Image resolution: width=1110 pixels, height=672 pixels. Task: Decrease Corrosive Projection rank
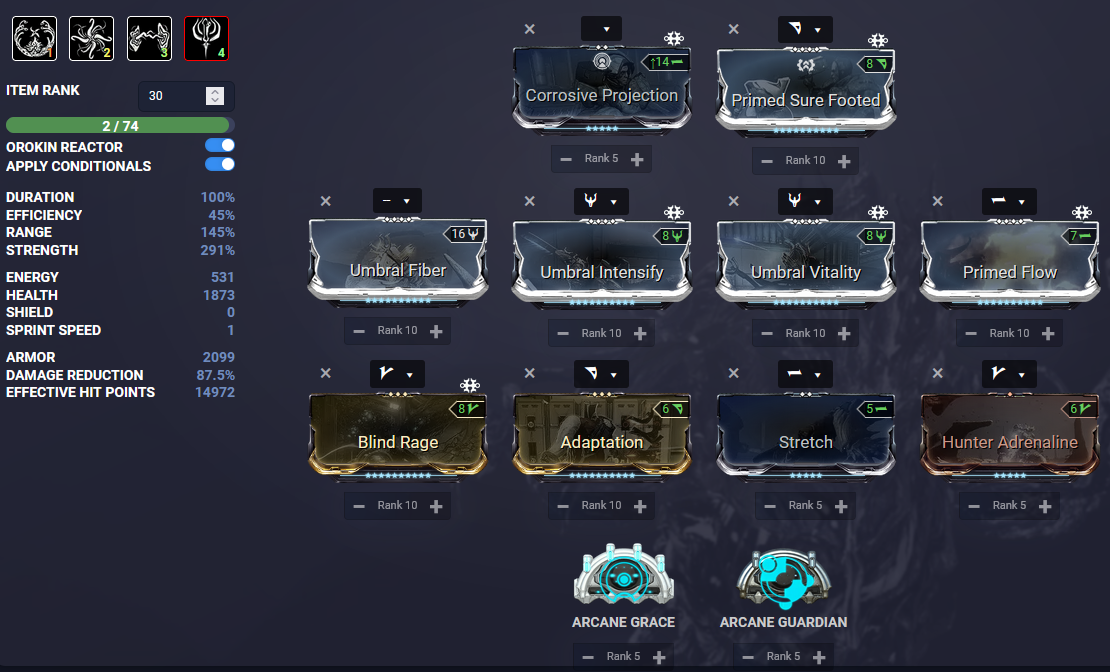tap(566, 159)
